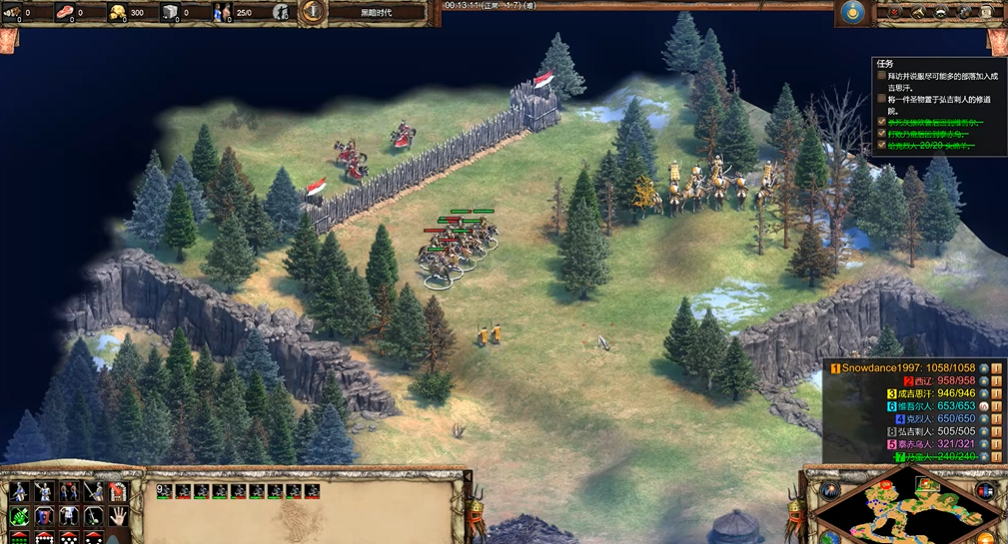Activate the open-hand stop command
This screenshot has width=1008, height=544.
pos(117,516)
